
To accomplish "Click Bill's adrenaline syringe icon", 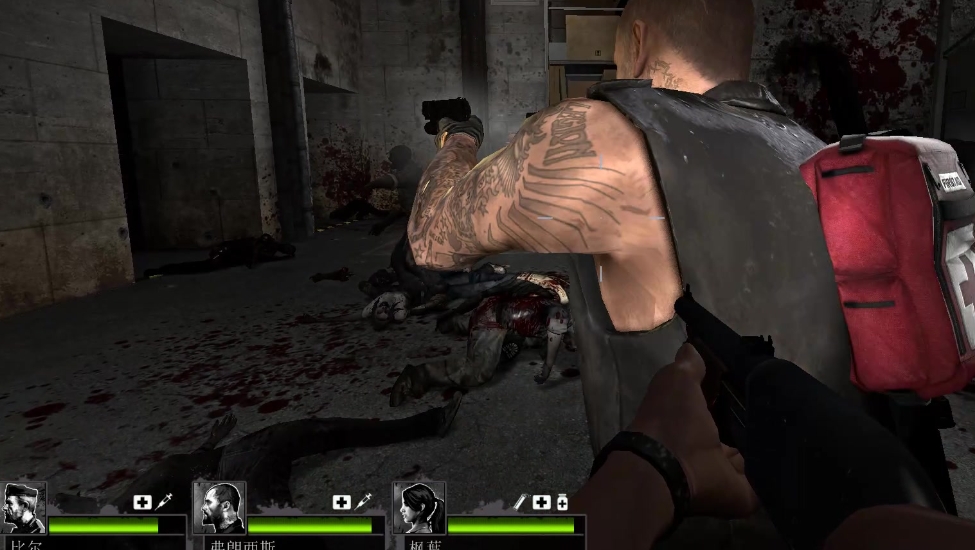I will coord(163,502).
